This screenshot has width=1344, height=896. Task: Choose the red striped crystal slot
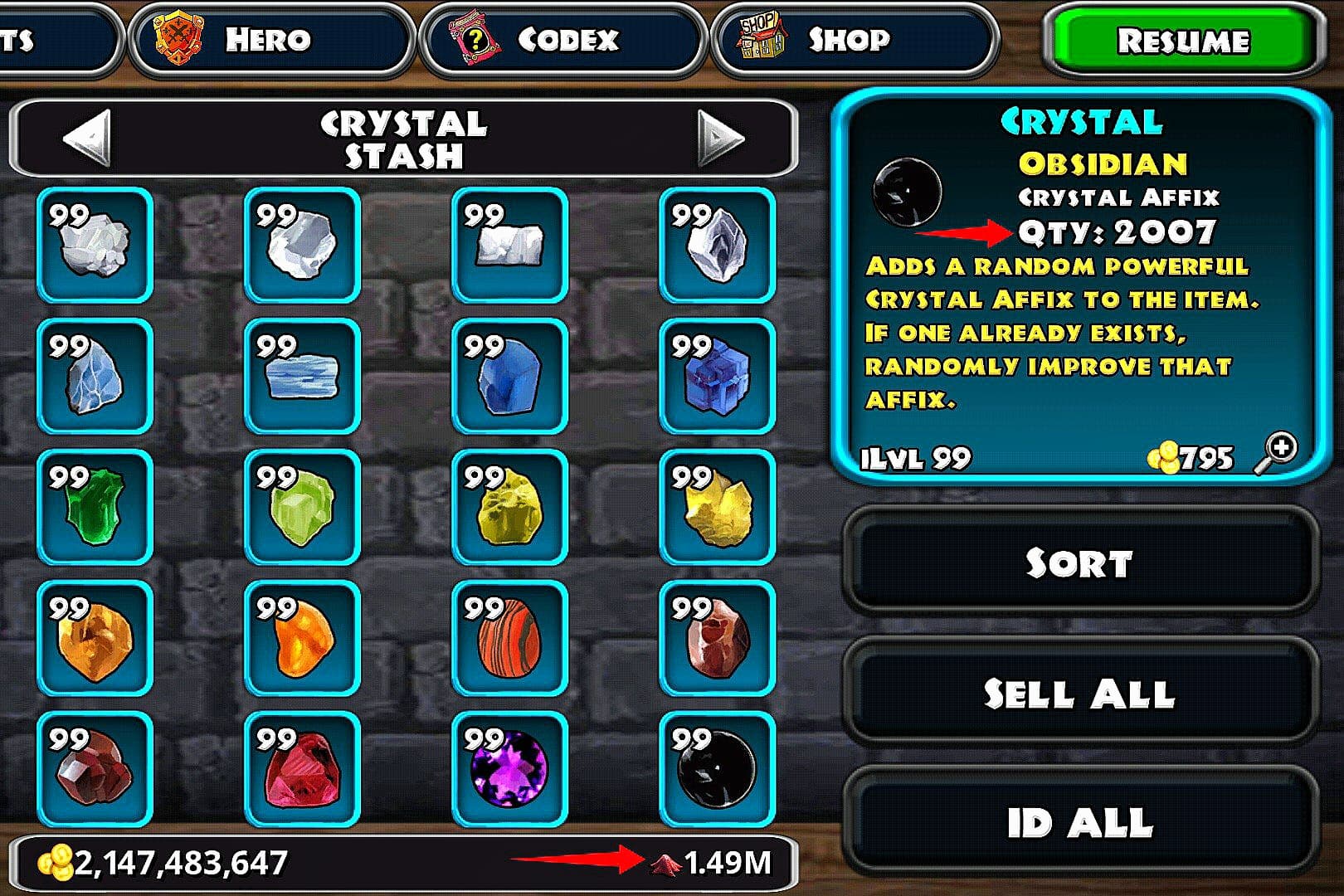509,638
